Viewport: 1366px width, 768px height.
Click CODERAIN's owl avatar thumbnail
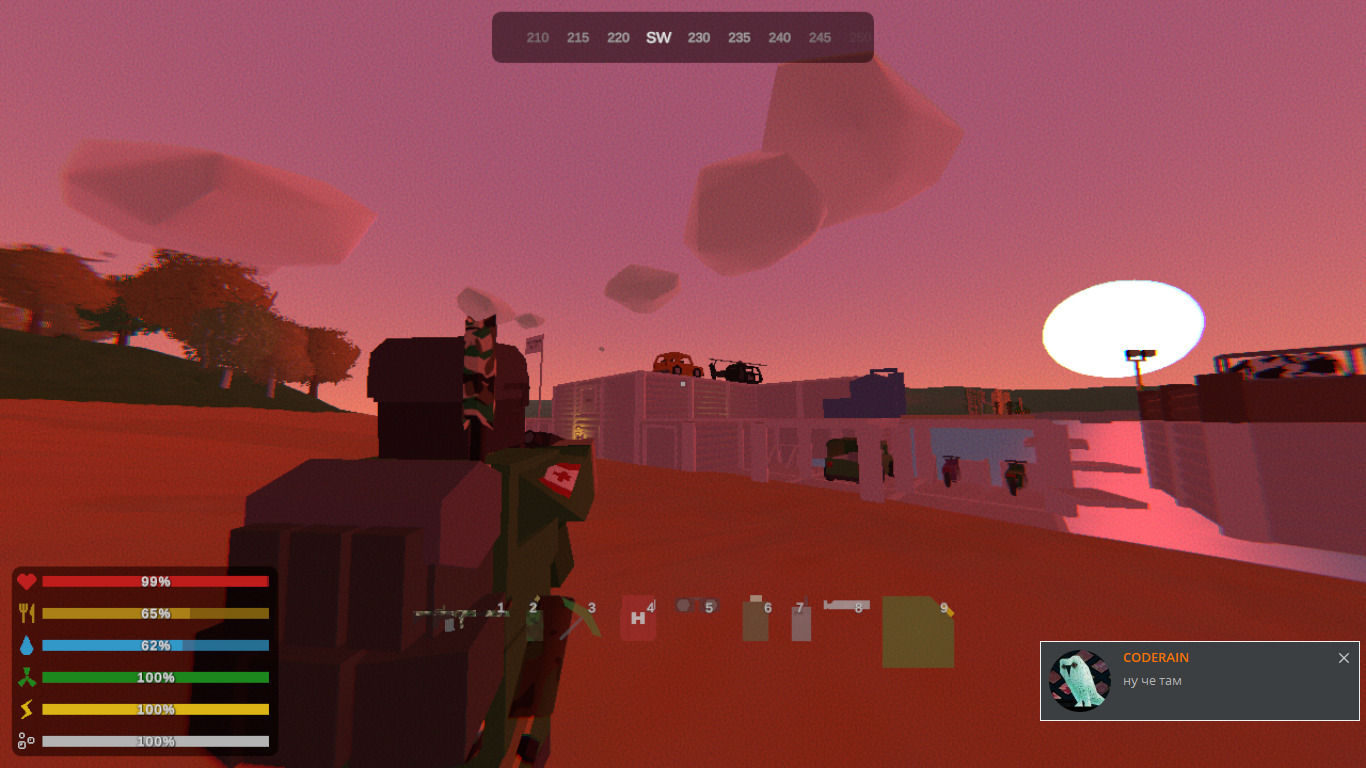(x=1080, y=681)
